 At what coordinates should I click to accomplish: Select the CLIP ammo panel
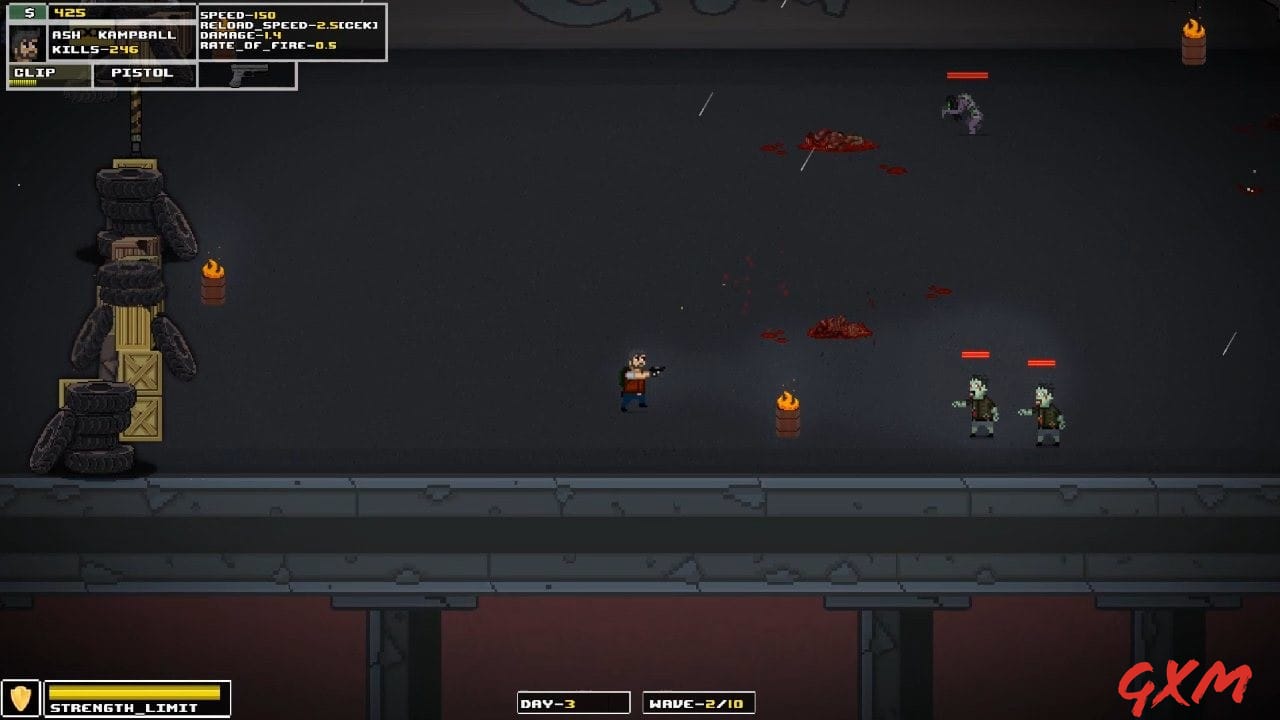(47, 72)
